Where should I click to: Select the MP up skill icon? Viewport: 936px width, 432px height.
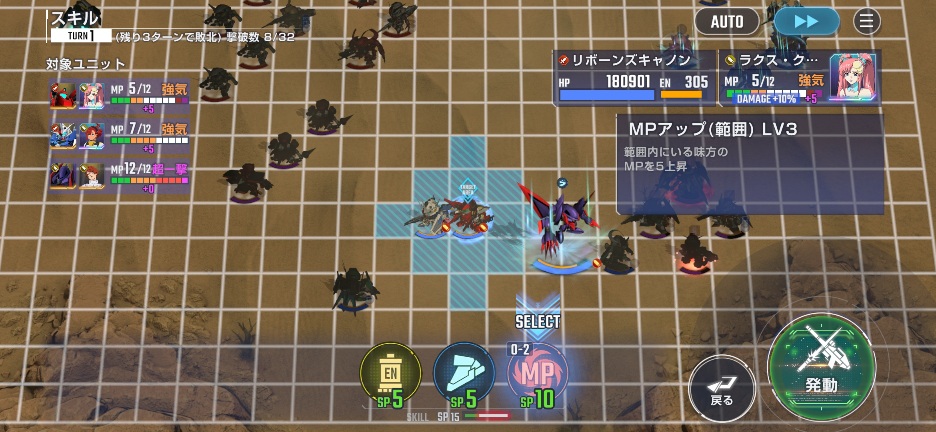click(538, 374)
